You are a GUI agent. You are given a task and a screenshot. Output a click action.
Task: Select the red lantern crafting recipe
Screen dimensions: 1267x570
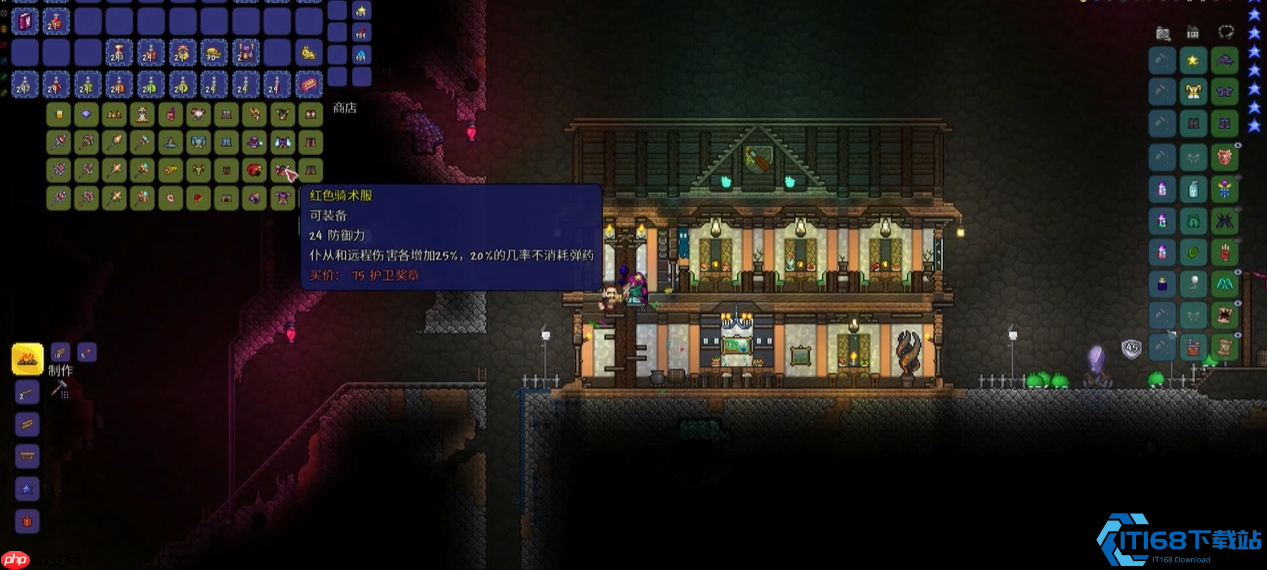pos(27,520)
